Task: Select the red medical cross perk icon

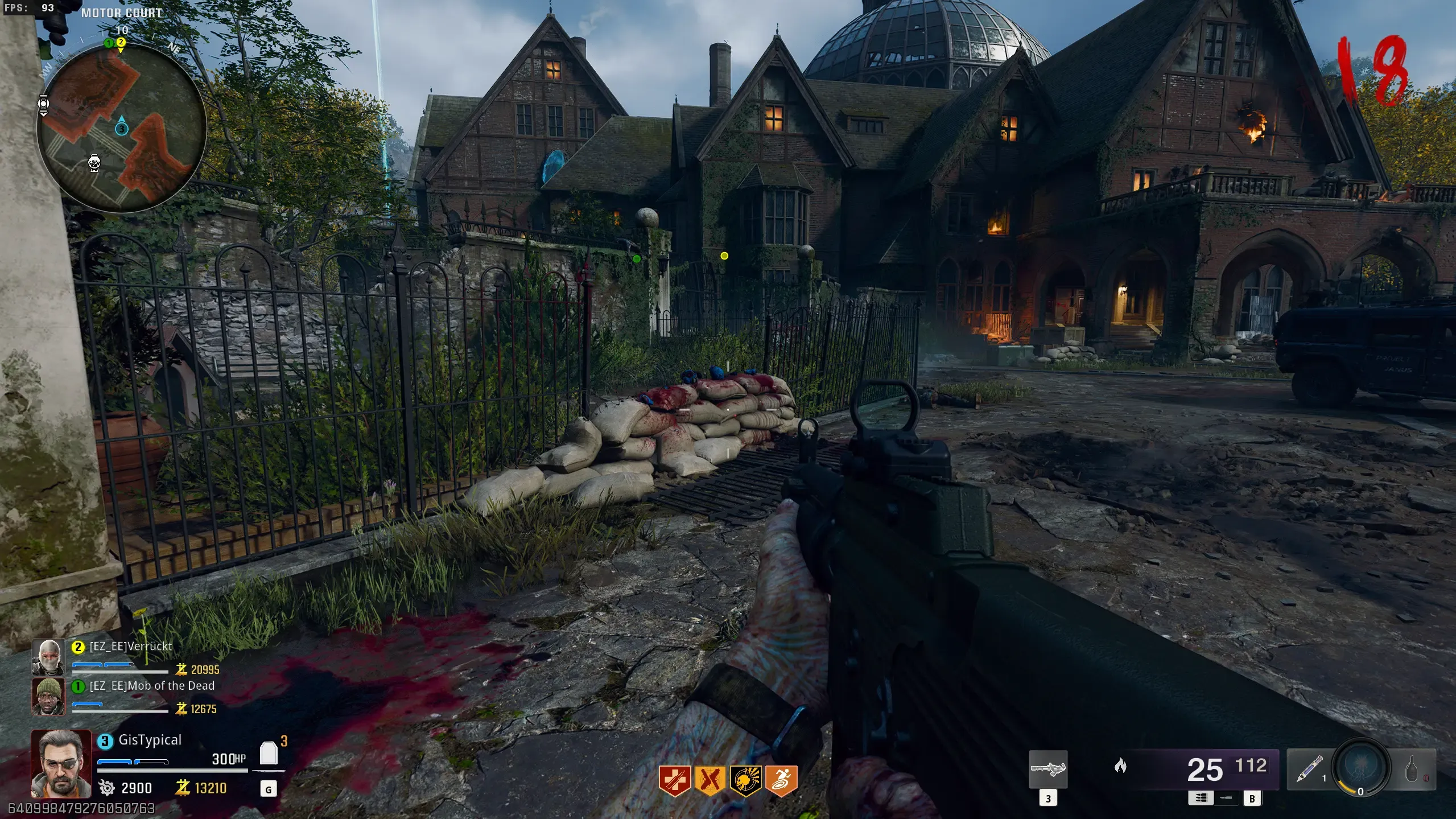Action: [674, 780]
